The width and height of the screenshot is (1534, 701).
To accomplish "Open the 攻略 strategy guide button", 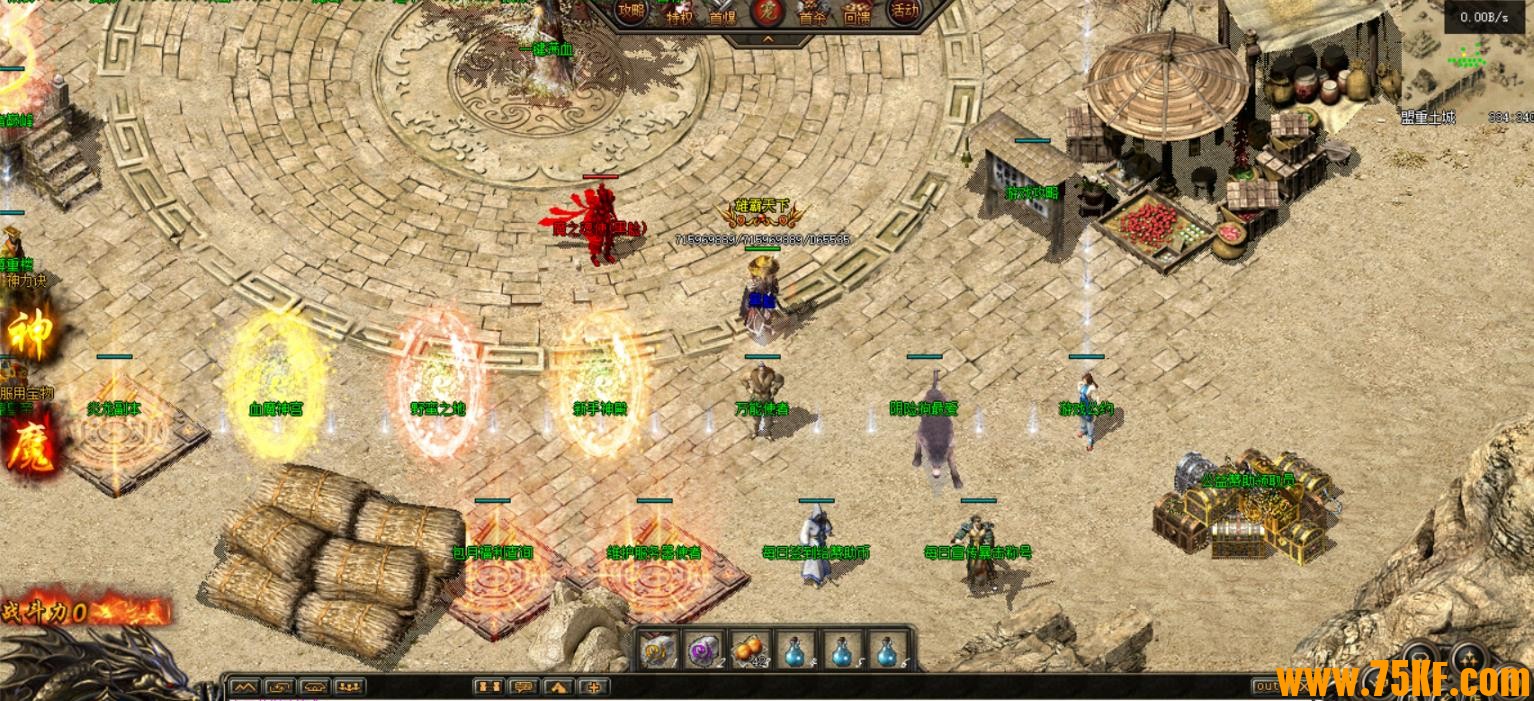I will point(631,12).
